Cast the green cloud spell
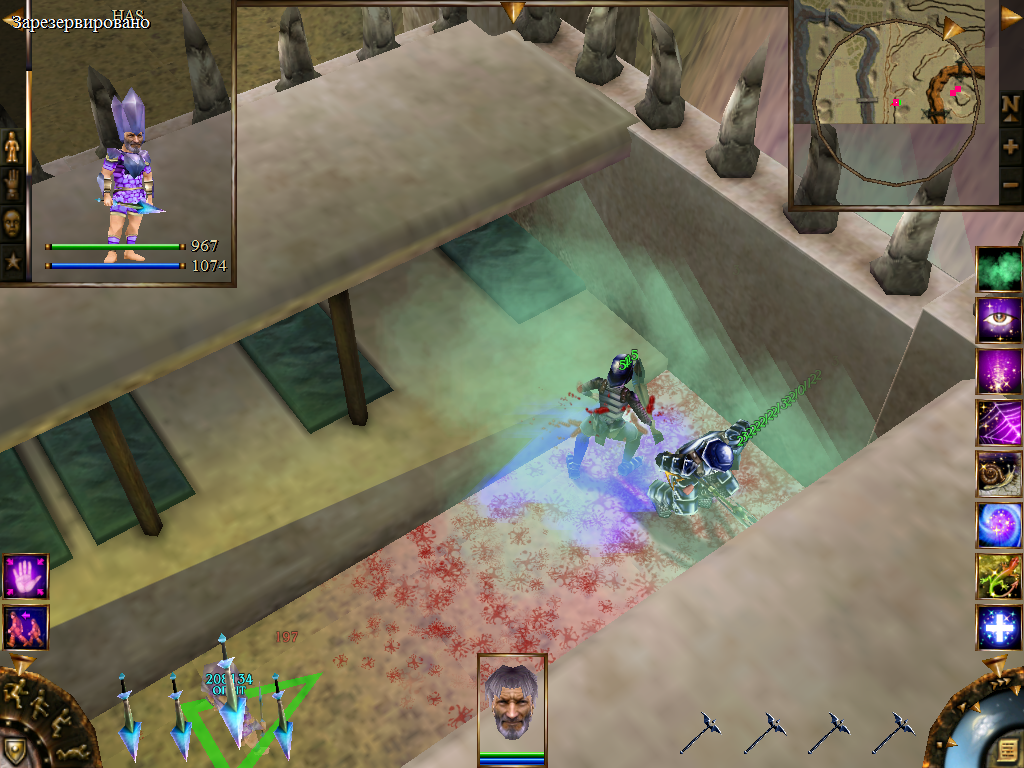The image size is (1024, 768). click(998, 270)
